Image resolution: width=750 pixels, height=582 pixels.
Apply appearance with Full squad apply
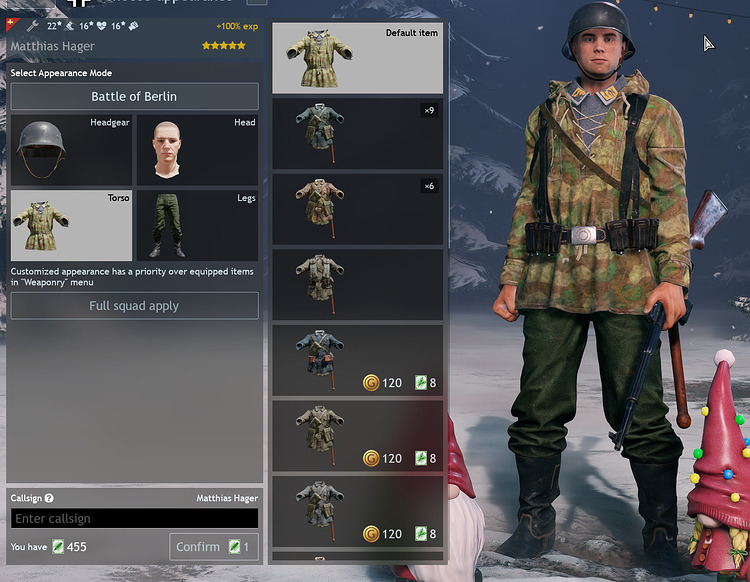(x=134, y=306)
